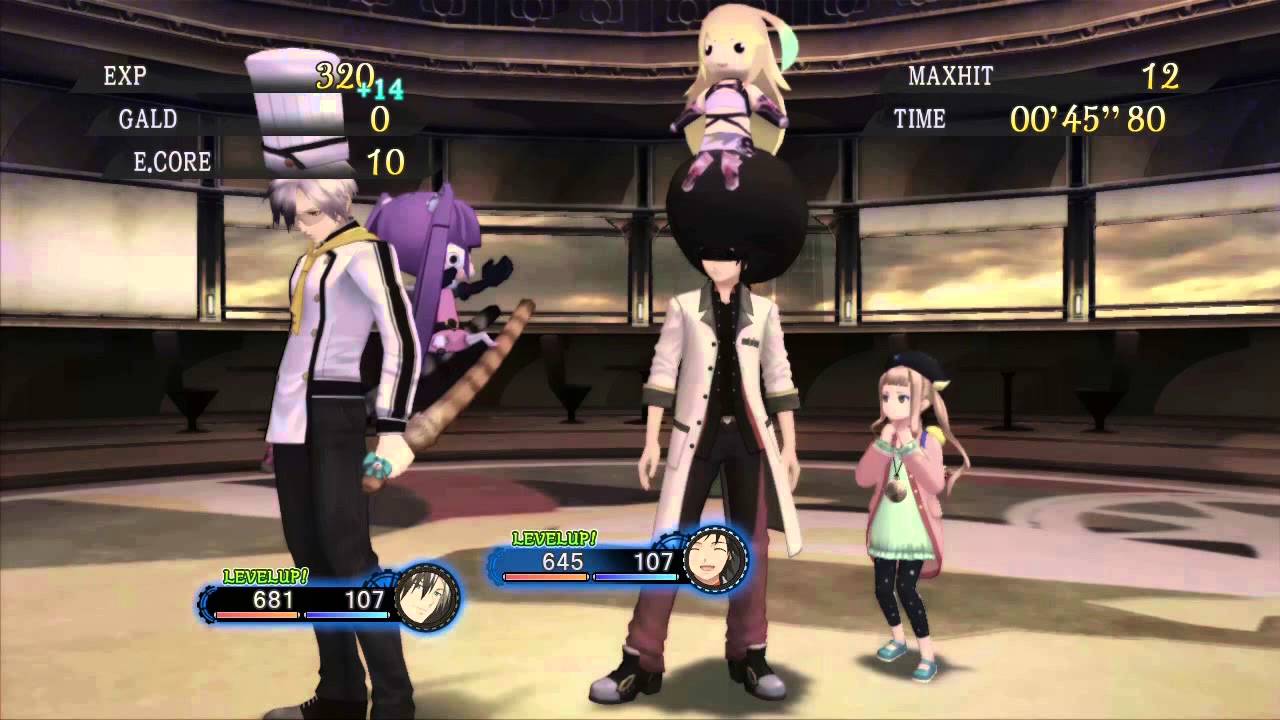Select the character portrait beside 681 HP
The width and height of the screenshot is (1280, 720).
(x=426, y=598)
